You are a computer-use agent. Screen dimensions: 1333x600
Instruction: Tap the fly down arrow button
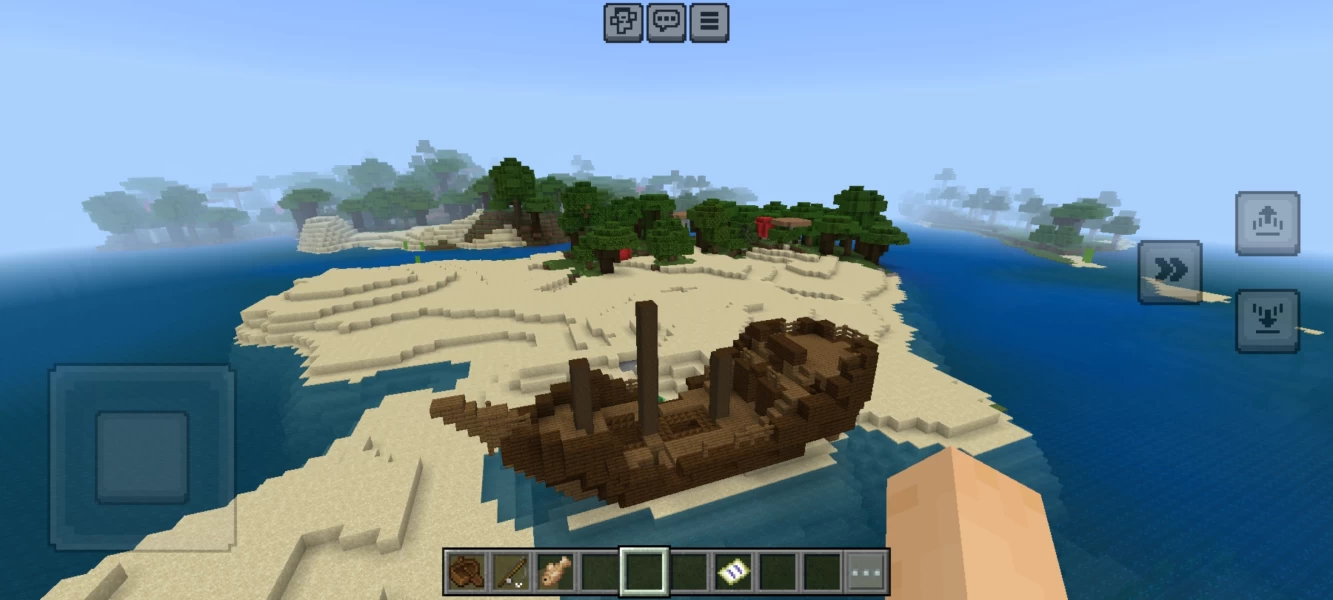[1267, 321]
